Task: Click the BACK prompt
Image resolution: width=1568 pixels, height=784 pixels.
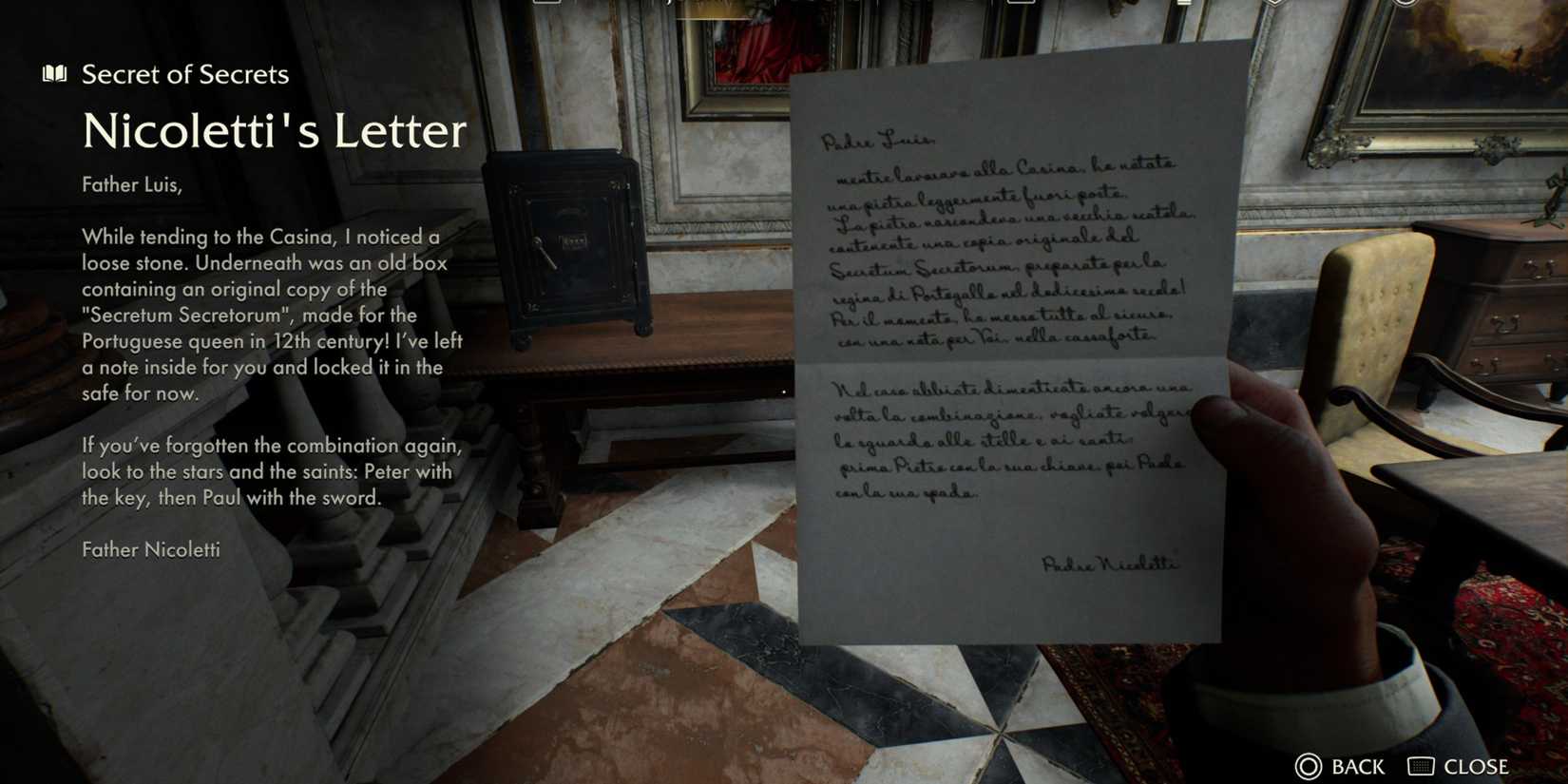Action: click(1356, 766)
